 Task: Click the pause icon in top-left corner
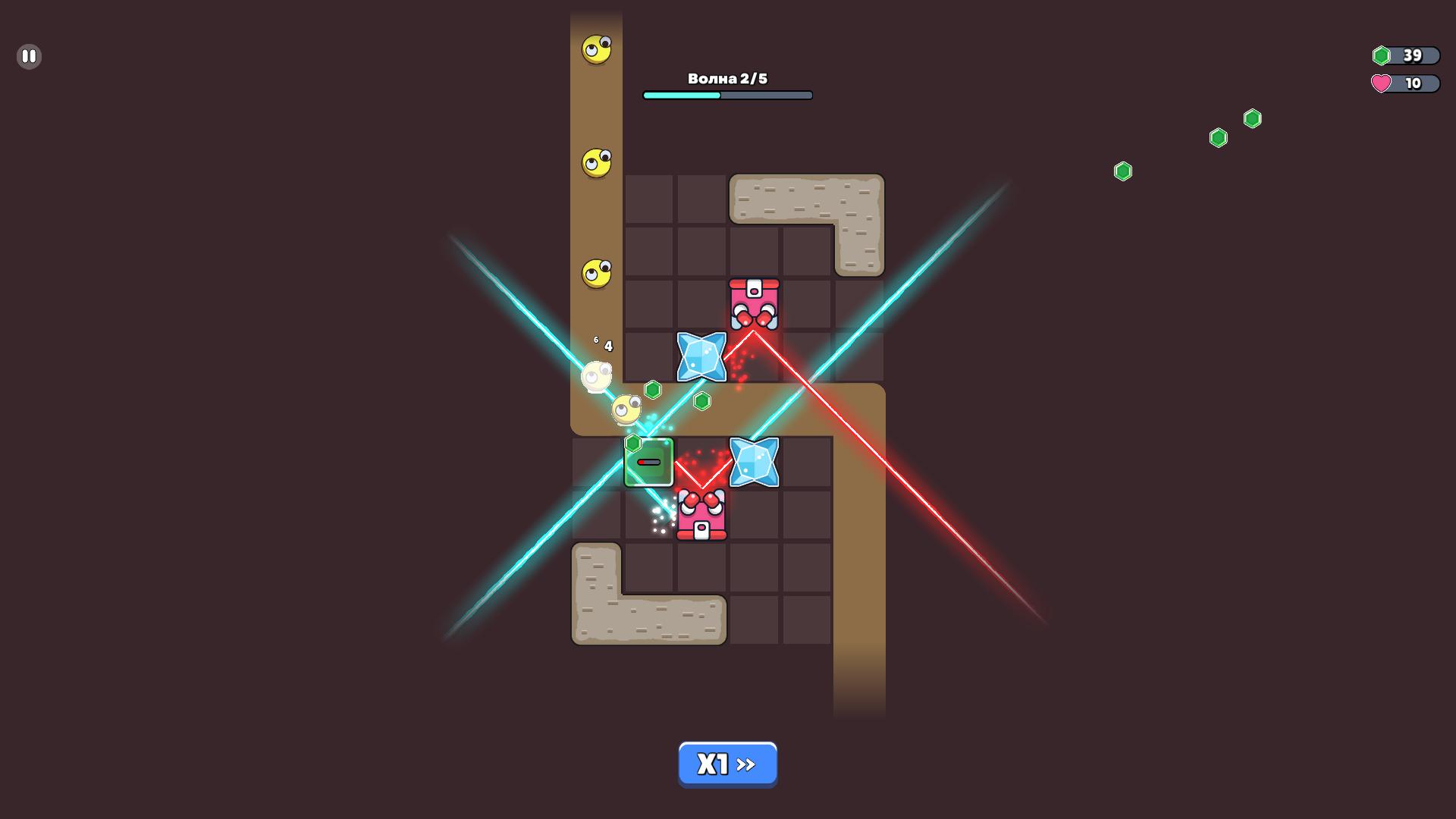(29, 55)
